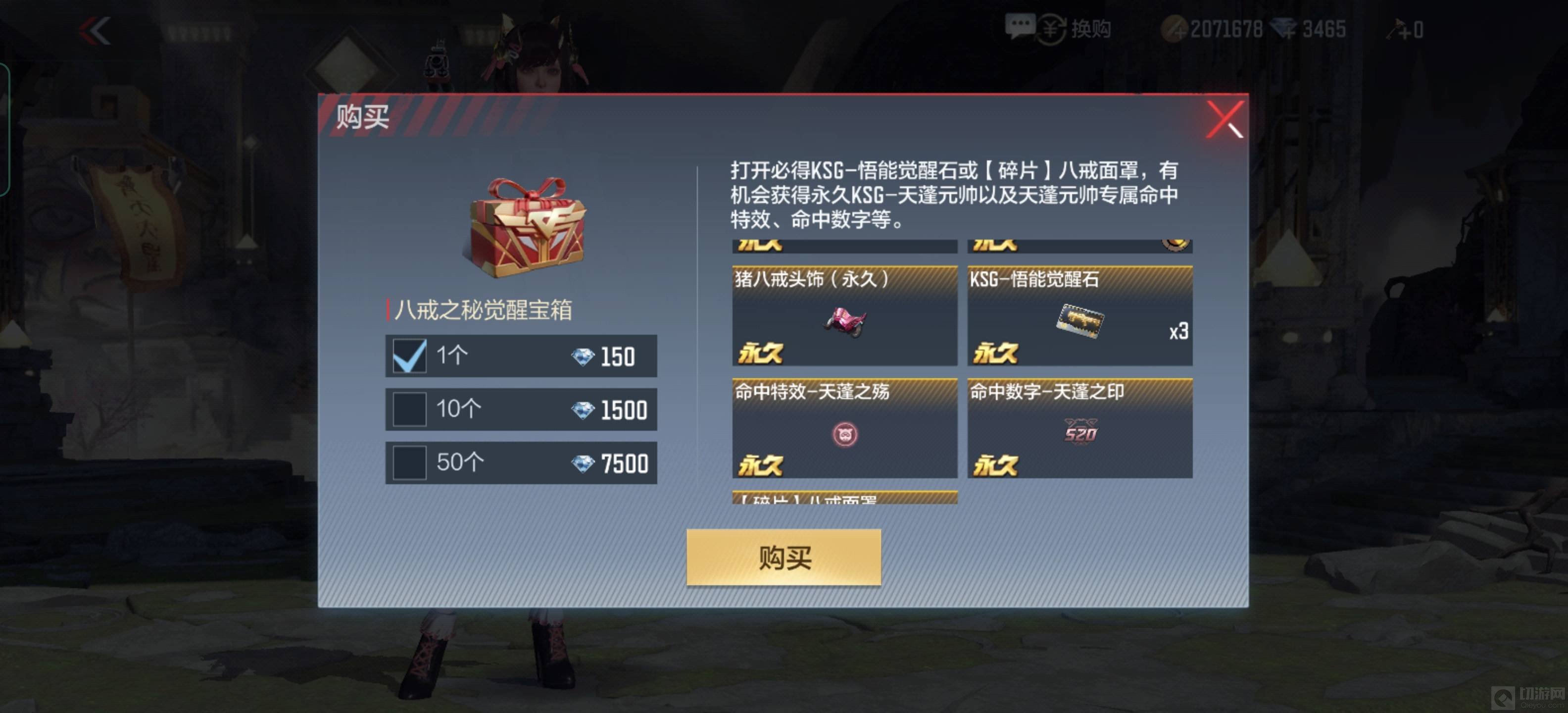
Task: View the 猪八戒头饰 (永久) reward tile
Action: (x=844, y=315)
